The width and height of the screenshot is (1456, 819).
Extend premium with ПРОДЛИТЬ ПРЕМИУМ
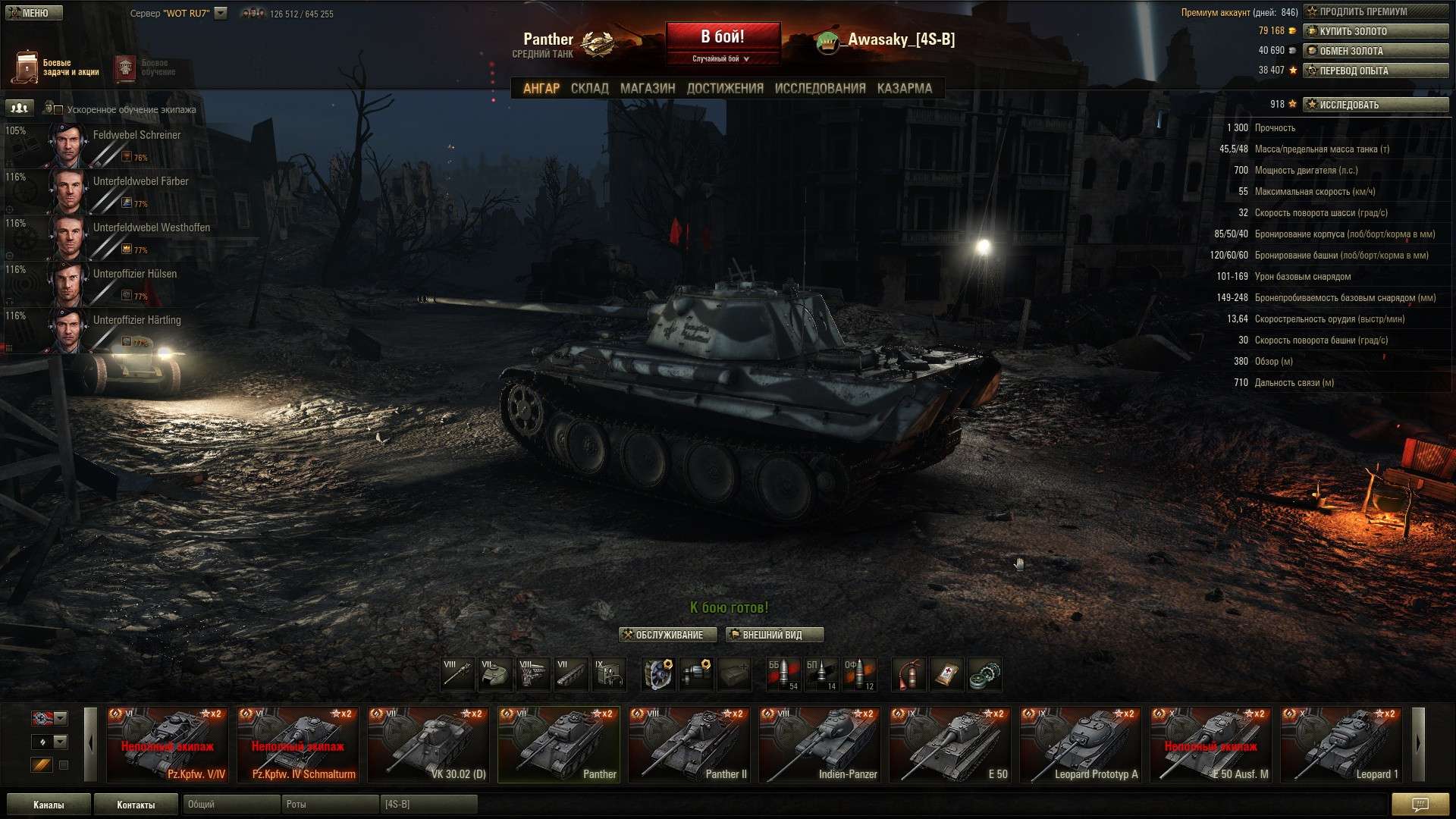pos(1375,11)
